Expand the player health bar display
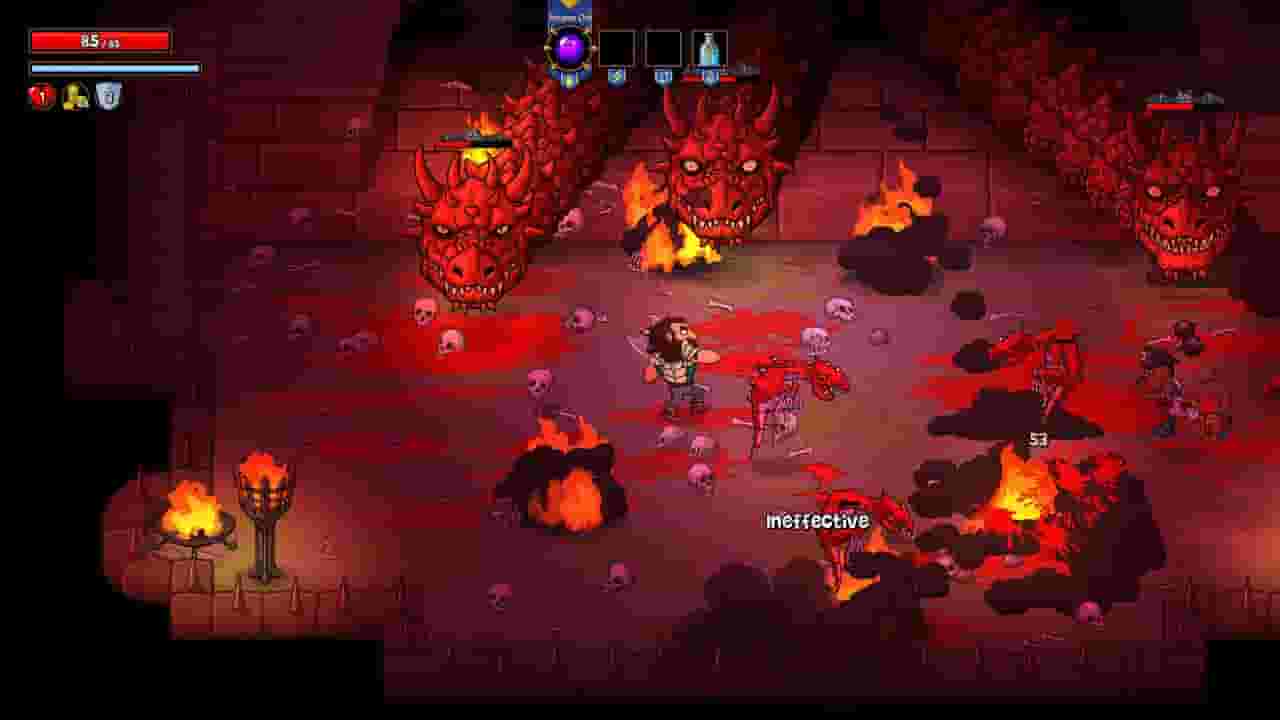Screen dimensions: 1280x720 pos(100,40)
